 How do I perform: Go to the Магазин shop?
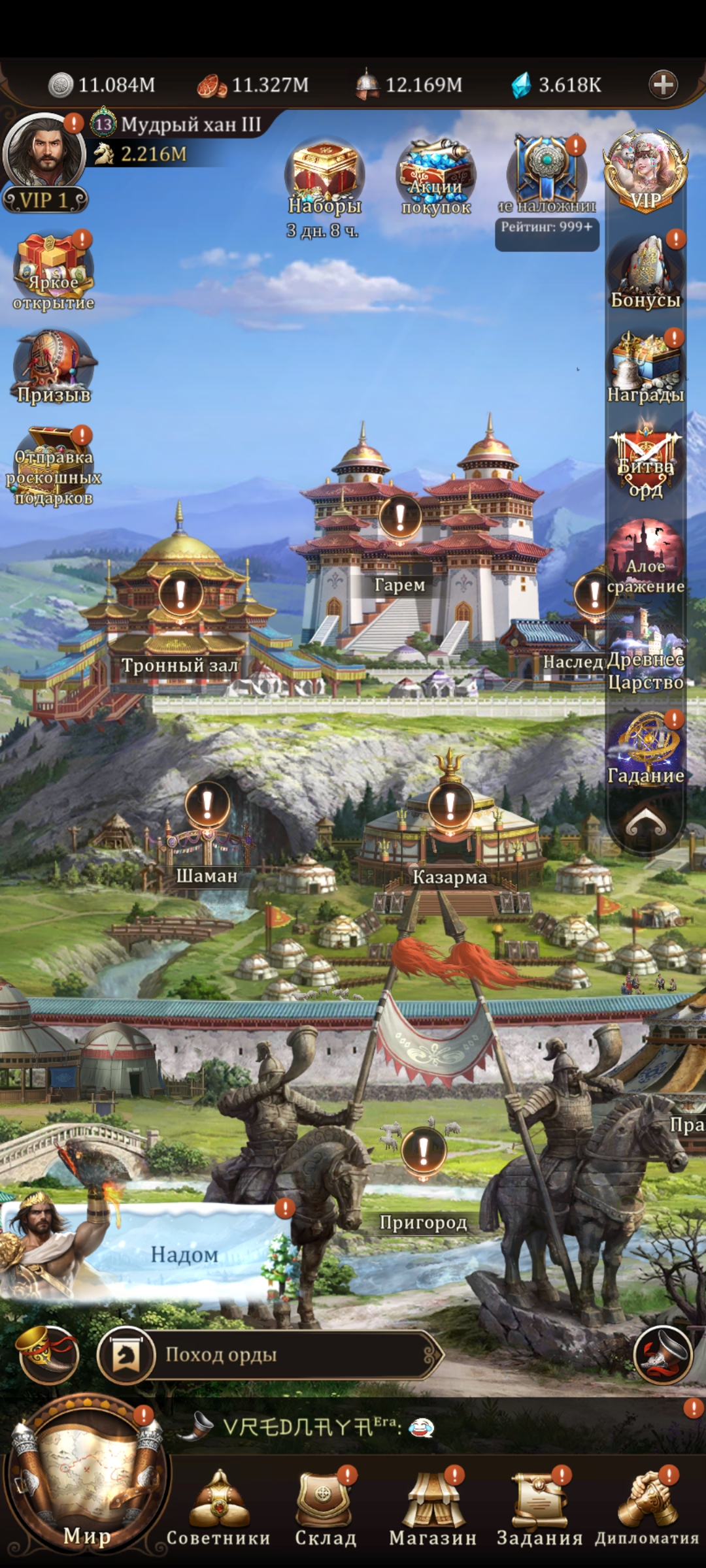(x=432, y=1503)
